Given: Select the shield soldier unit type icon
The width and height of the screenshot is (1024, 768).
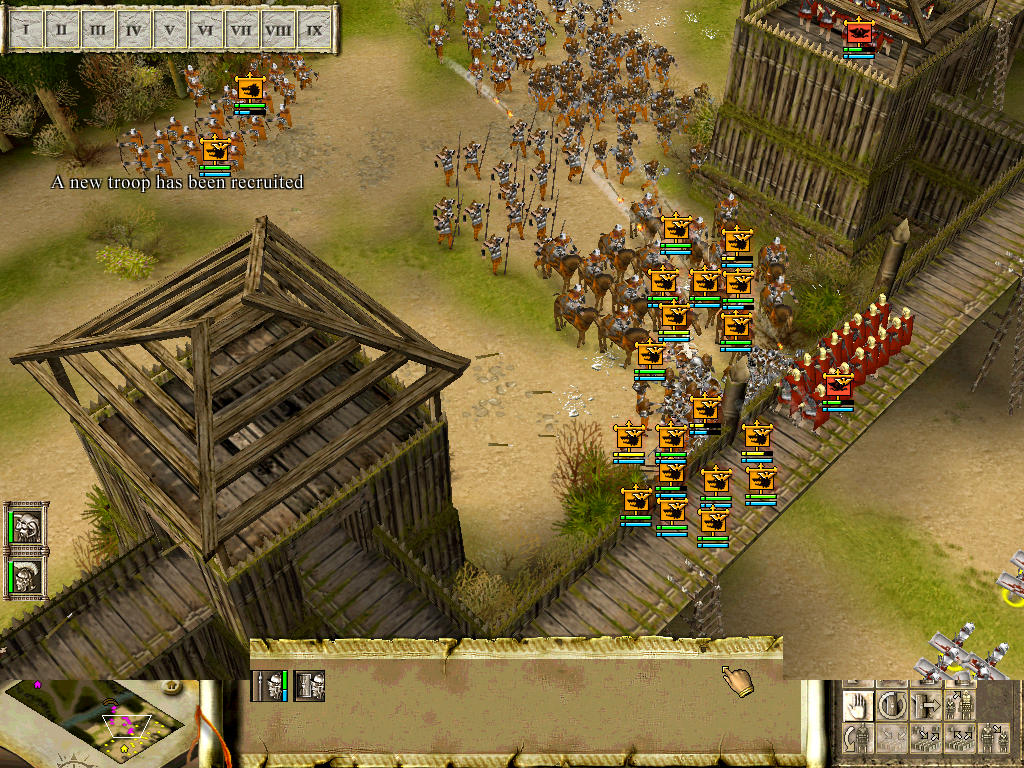Looking at the screenshot, I should 310,685.
